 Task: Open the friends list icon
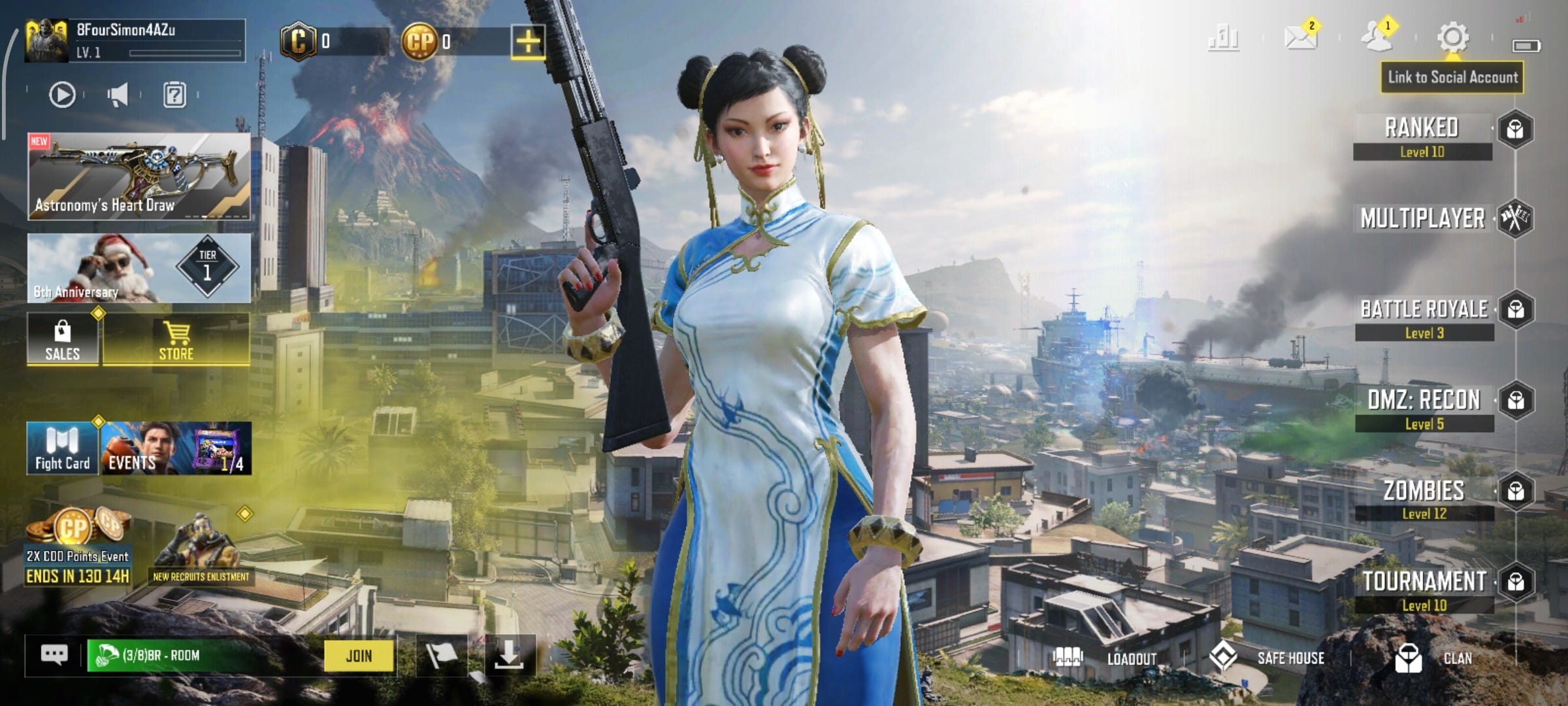pyautogui.click(x=1377, y=37)
